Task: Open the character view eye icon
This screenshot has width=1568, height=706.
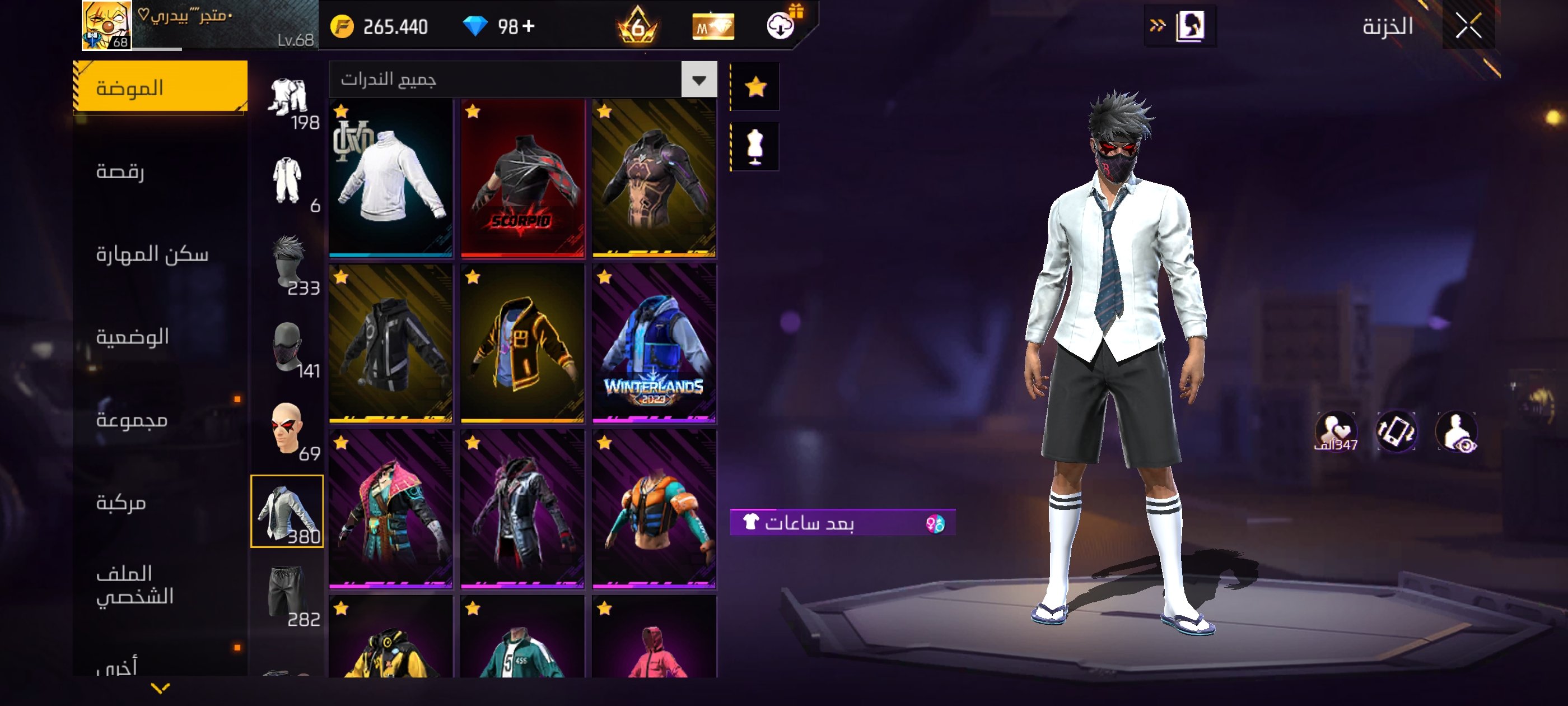Action: point(1457,431)
